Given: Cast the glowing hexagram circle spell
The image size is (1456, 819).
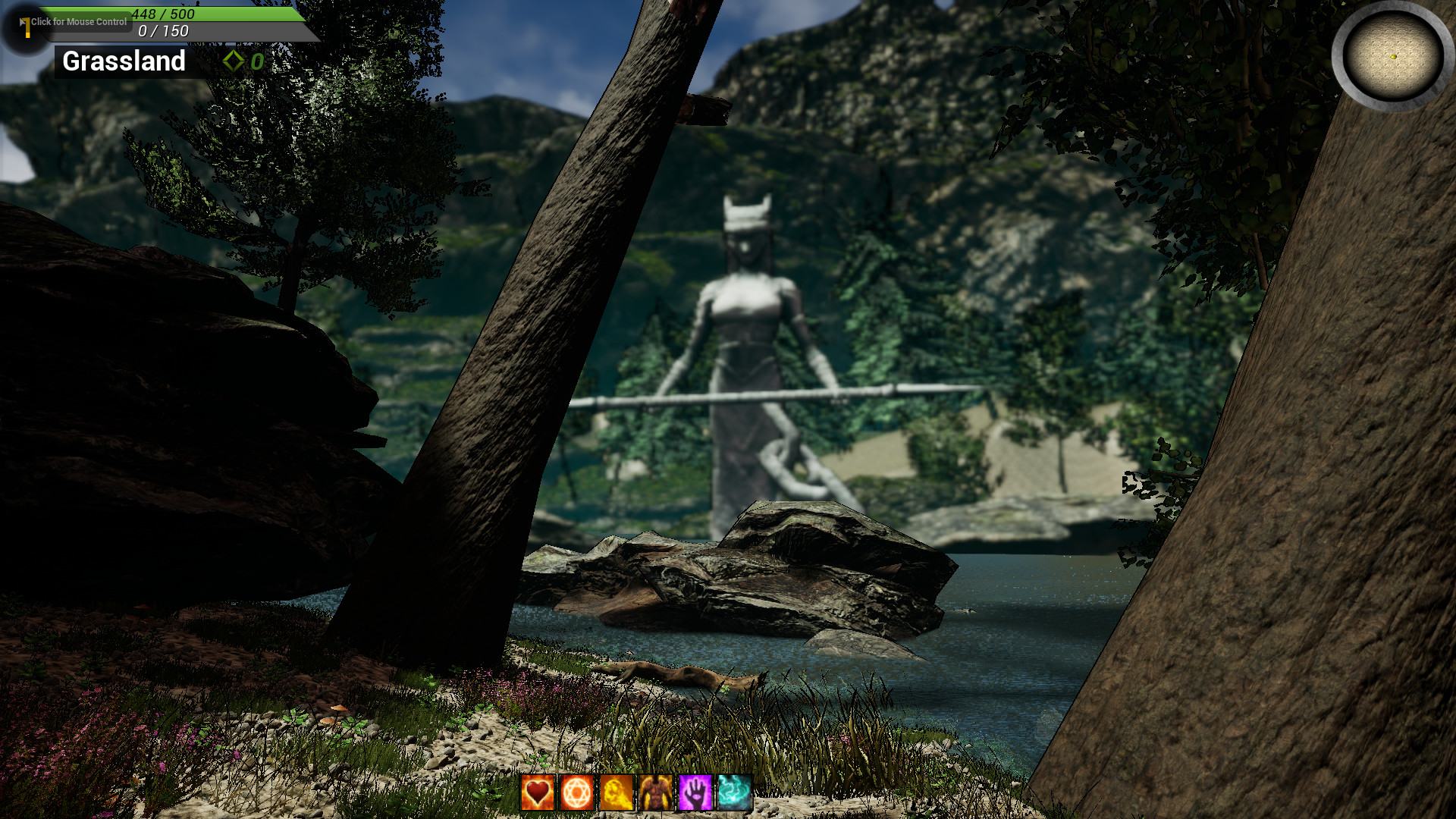Looking at the screenshot, I should point(577,792).
